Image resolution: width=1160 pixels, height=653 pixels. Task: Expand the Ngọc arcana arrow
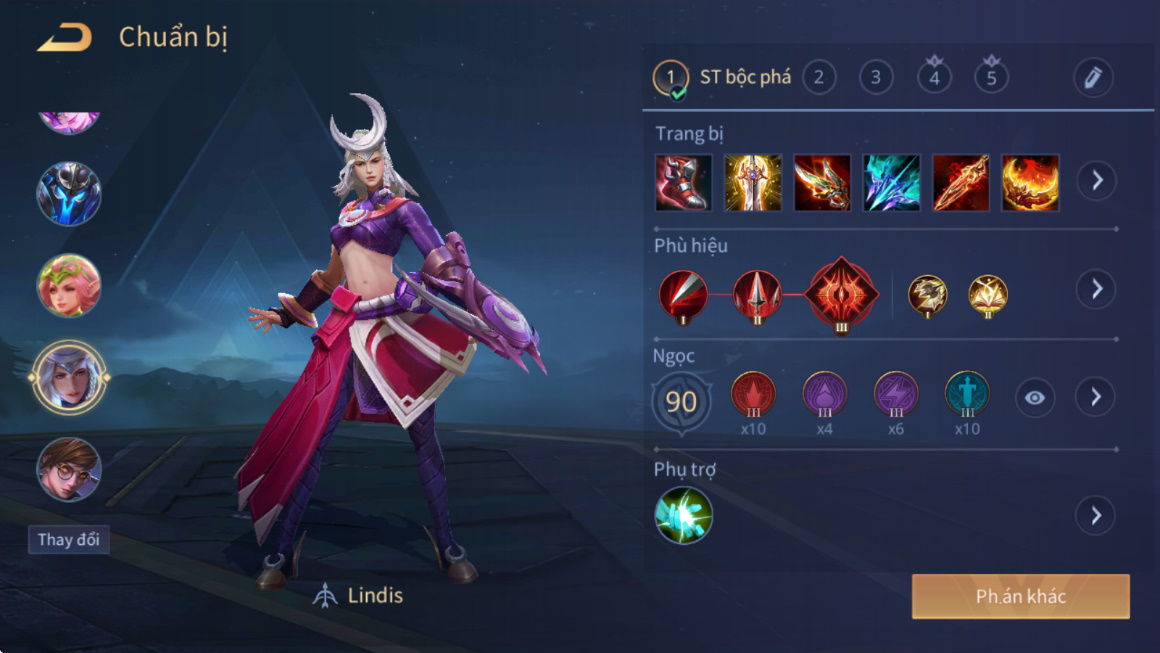[x=1096, y=397]
